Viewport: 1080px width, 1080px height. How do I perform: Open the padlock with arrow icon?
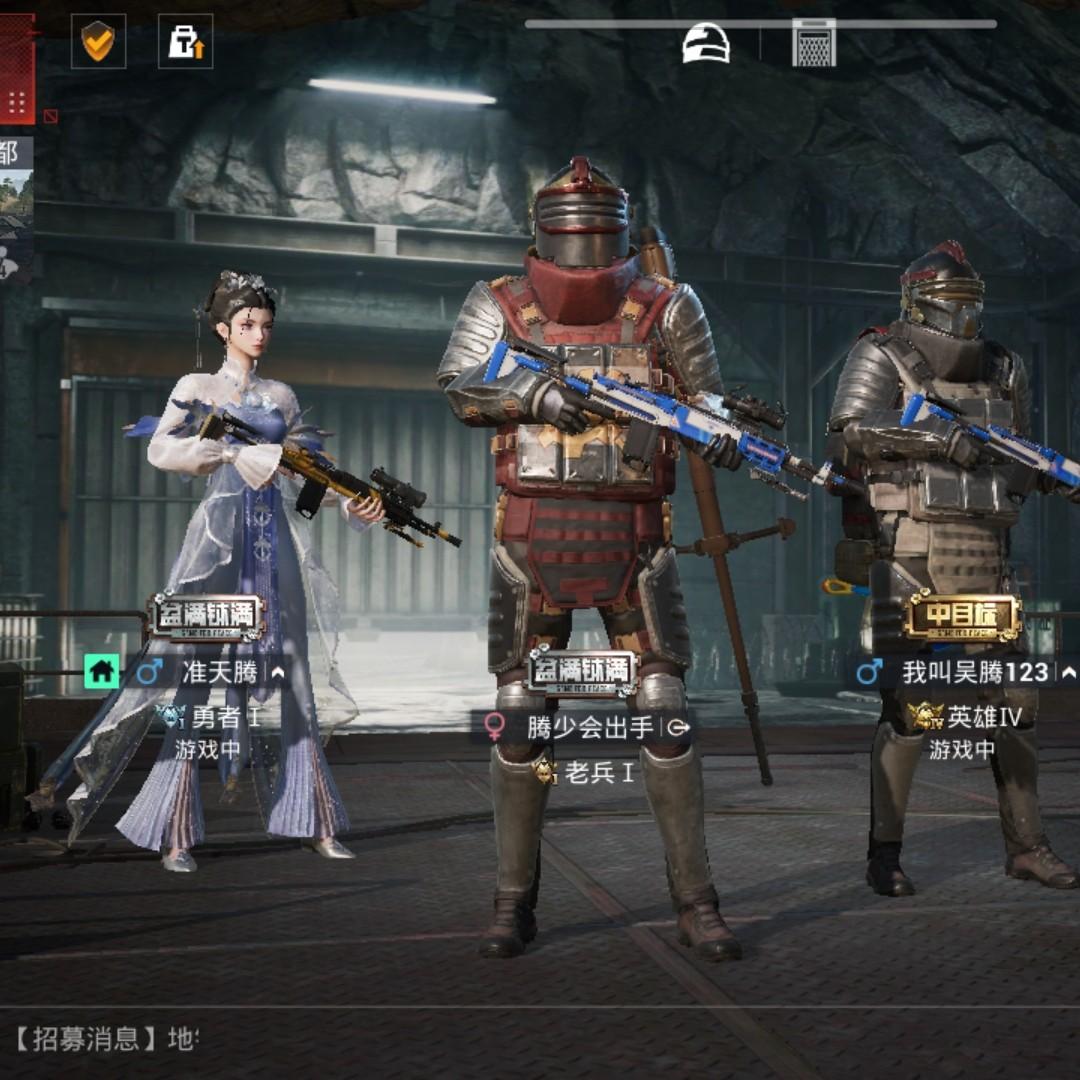pyautogui.click(x=185, y=41)
